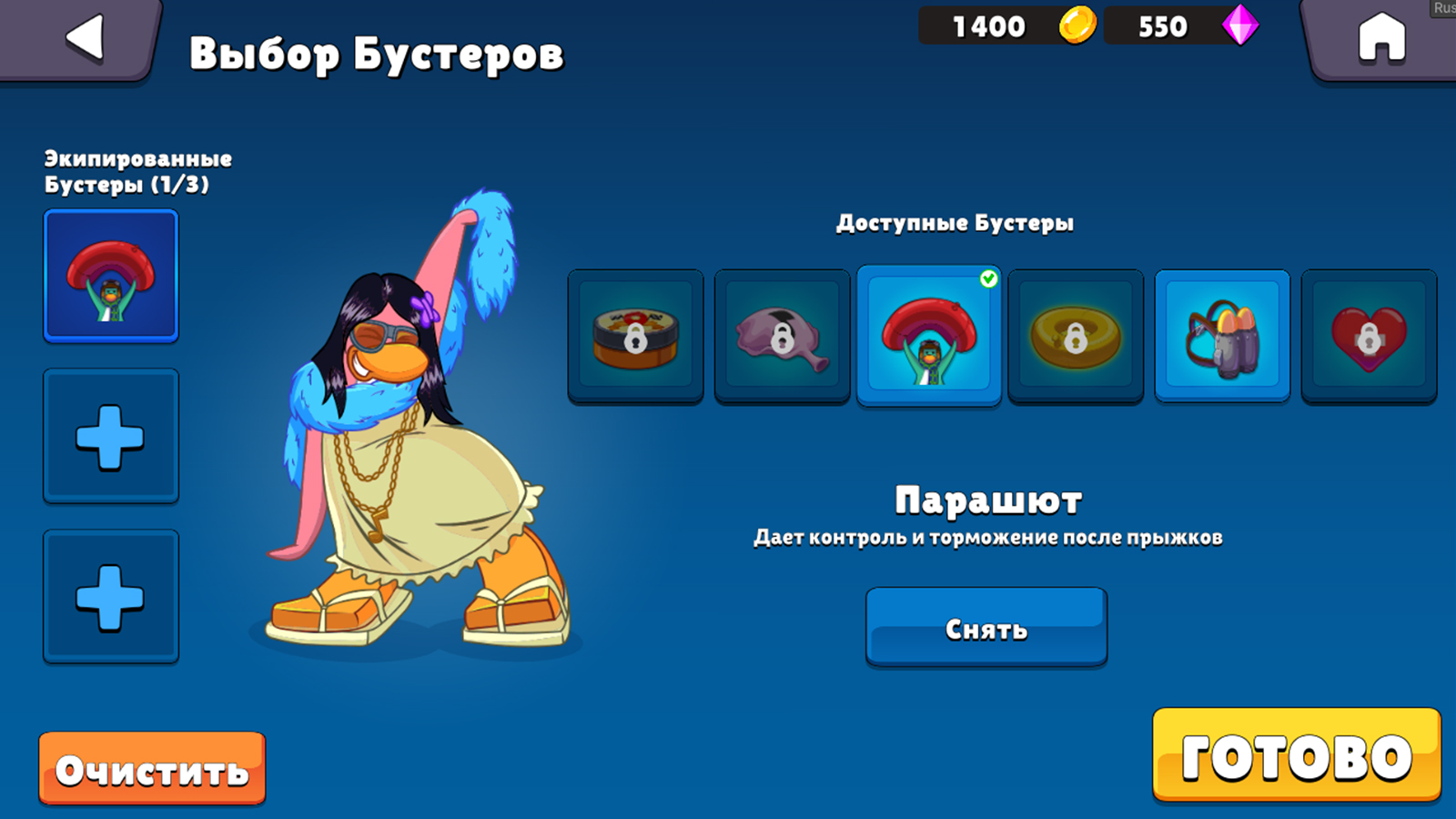Select the locked purple whoopee cushion booster

(782, 336)
